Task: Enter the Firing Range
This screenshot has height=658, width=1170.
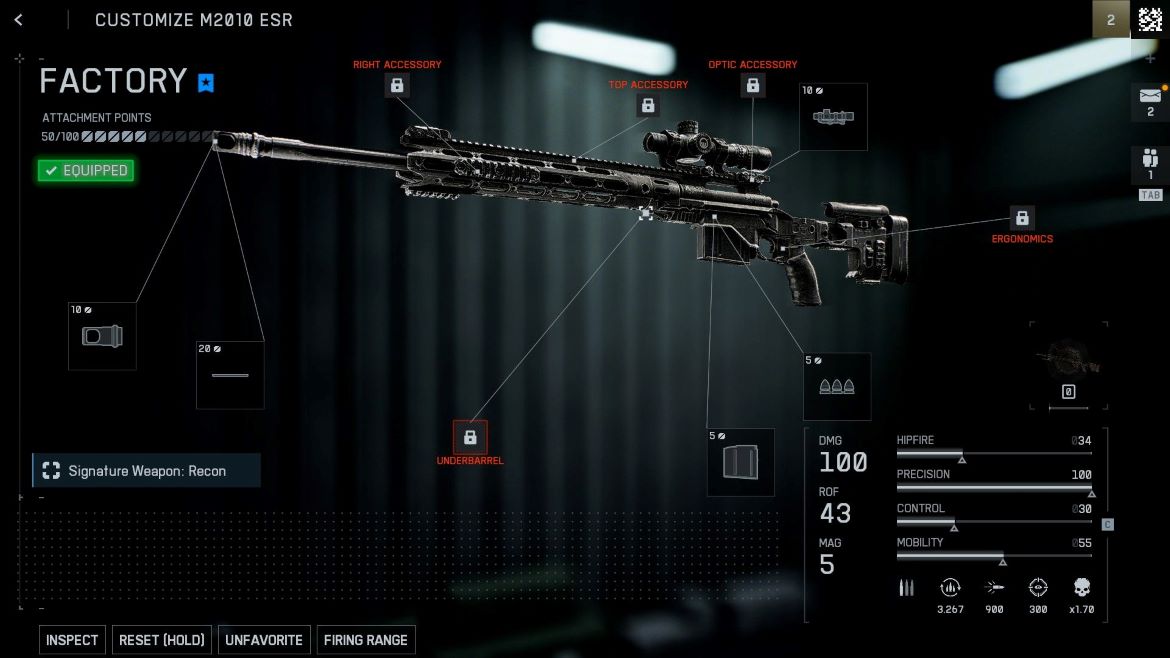Action: coord(365,640)
